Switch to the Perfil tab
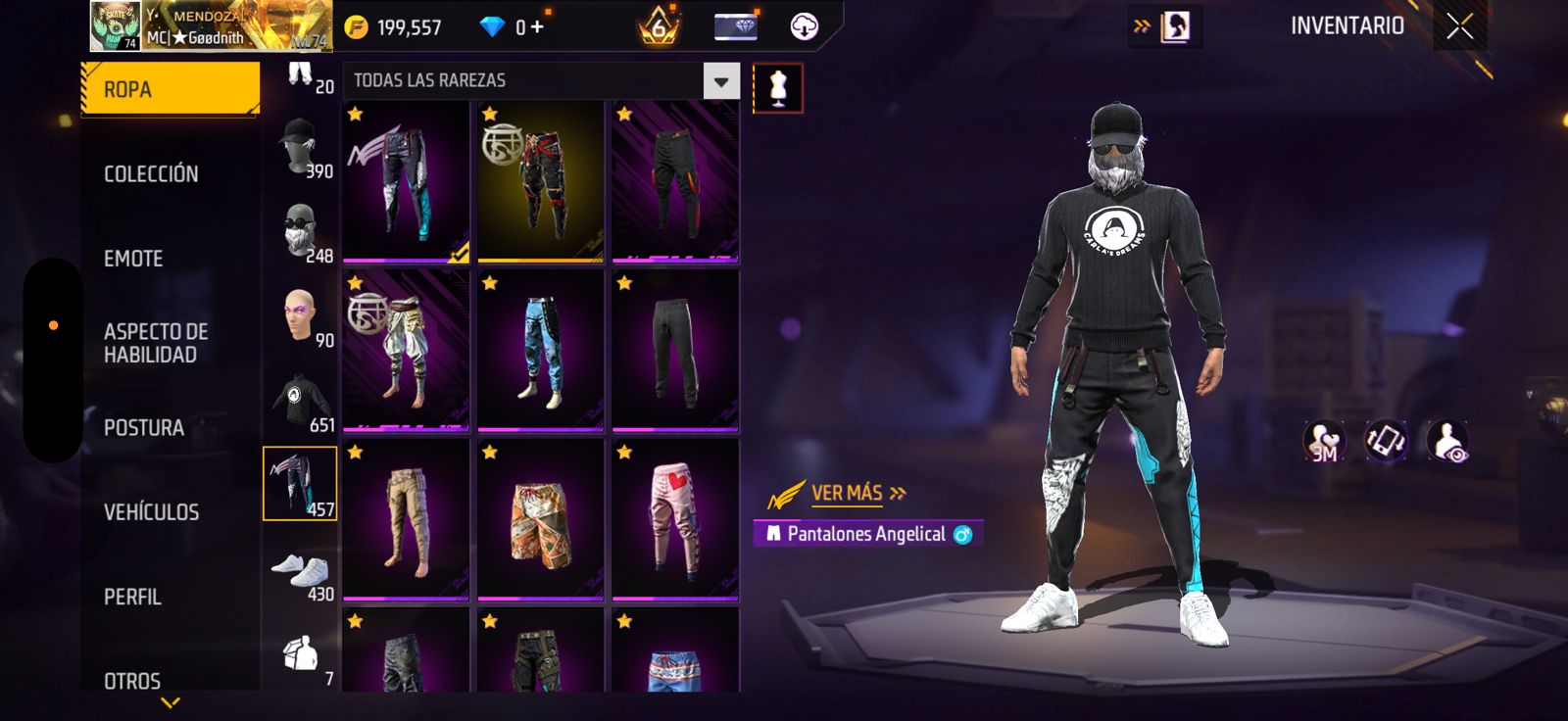 tap(132, 597)
